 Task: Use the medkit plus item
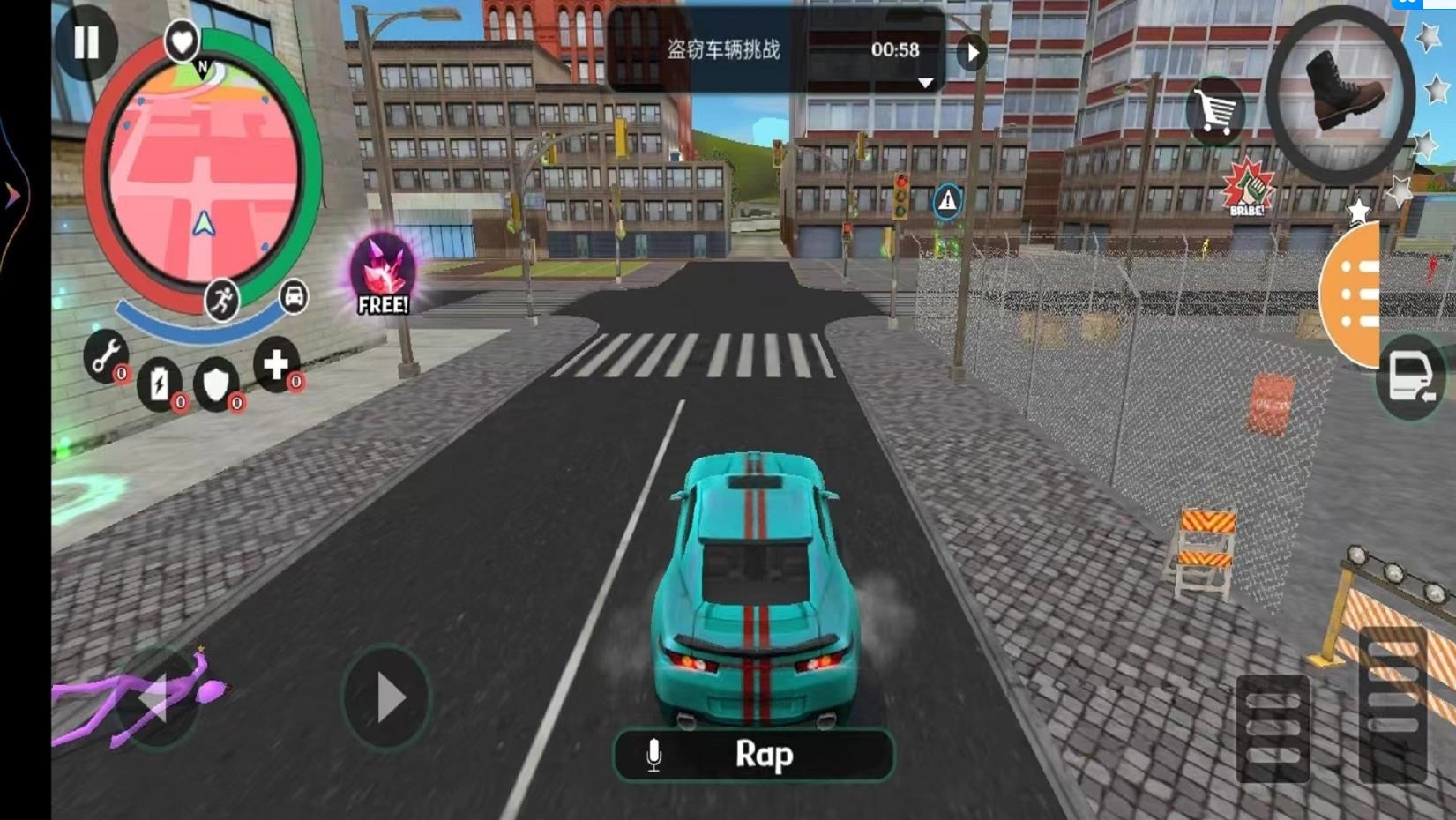[x=276, y=363]
